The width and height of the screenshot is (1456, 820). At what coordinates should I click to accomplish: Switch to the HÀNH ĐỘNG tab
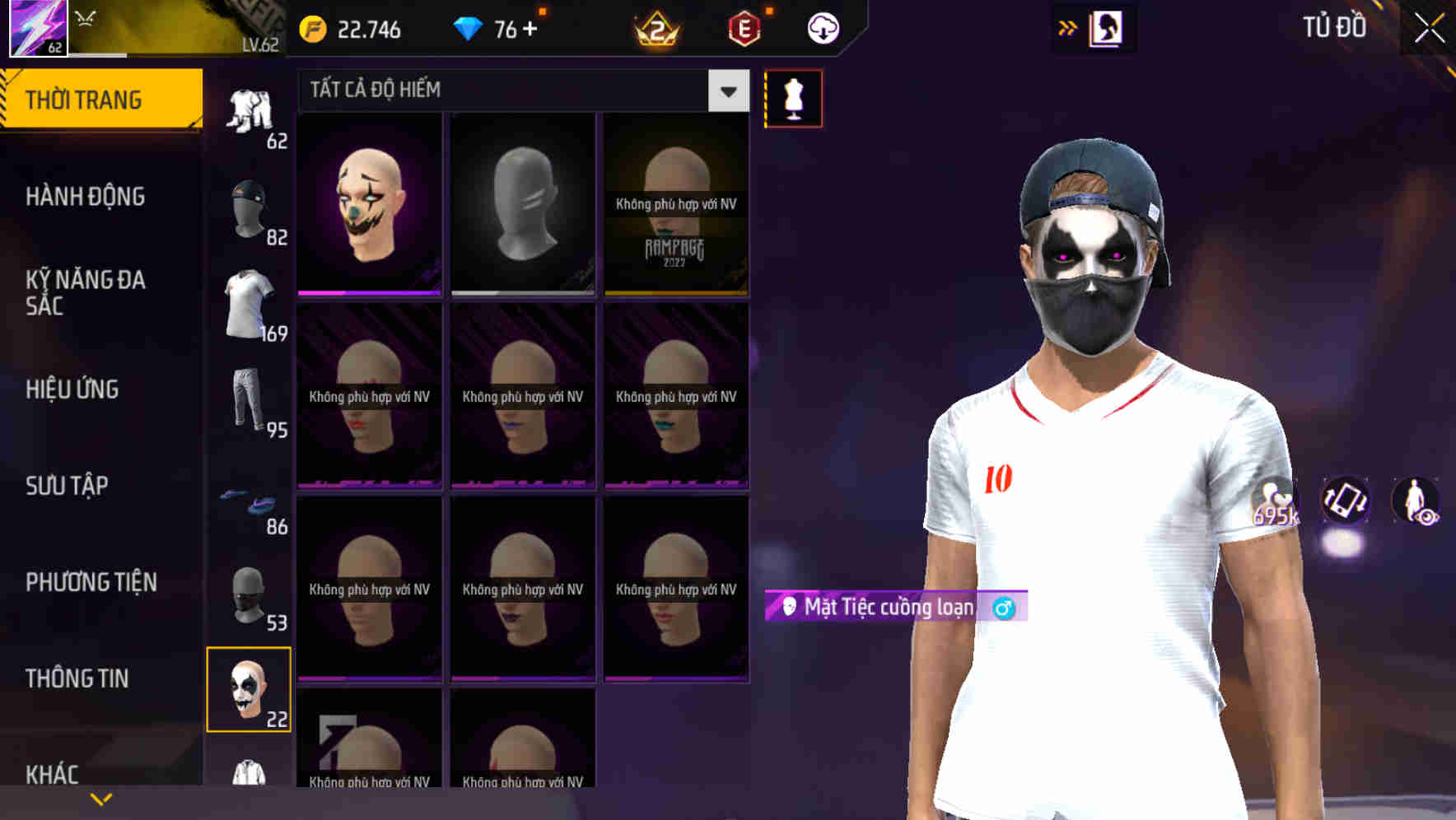[86, 197]
